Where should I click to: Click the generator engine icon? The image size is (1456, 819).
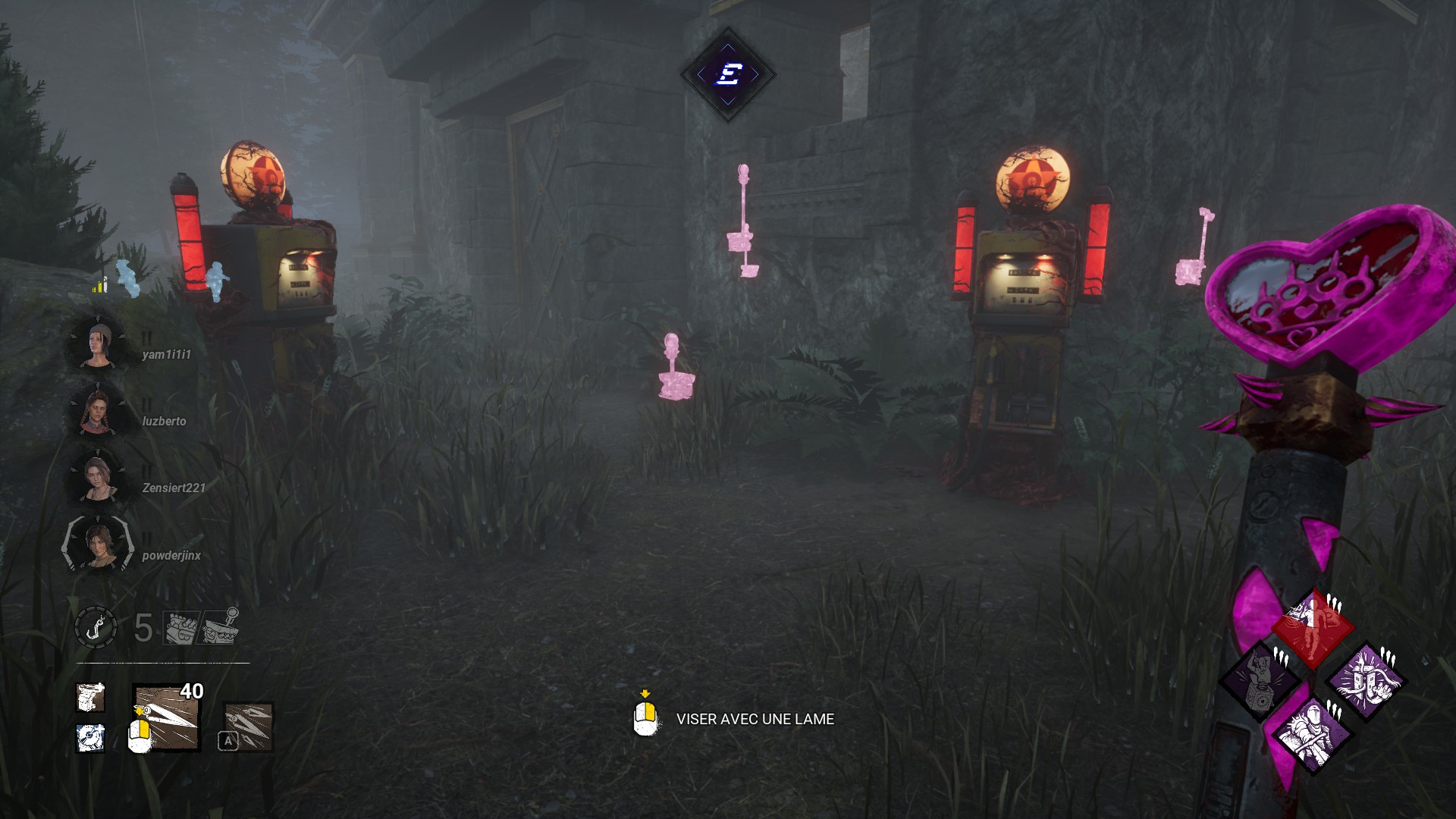coord(180,628)
